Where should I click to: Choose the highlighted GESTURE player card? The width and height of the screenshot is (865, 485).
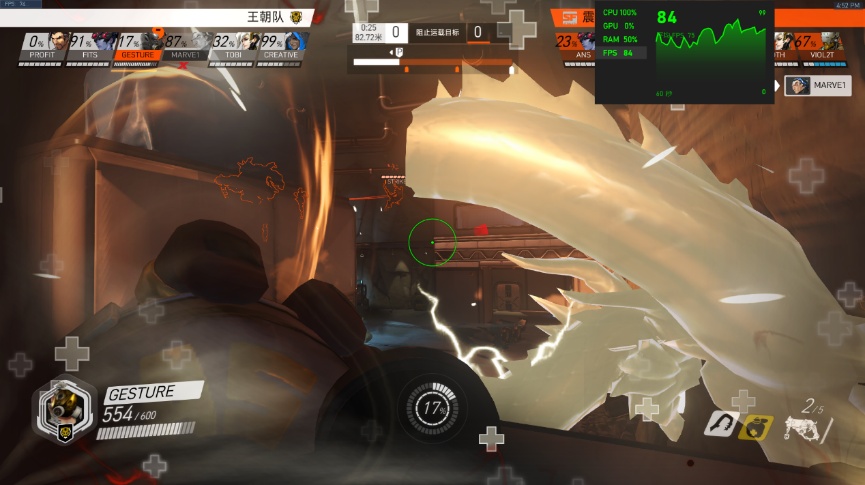tap(135, 45)
